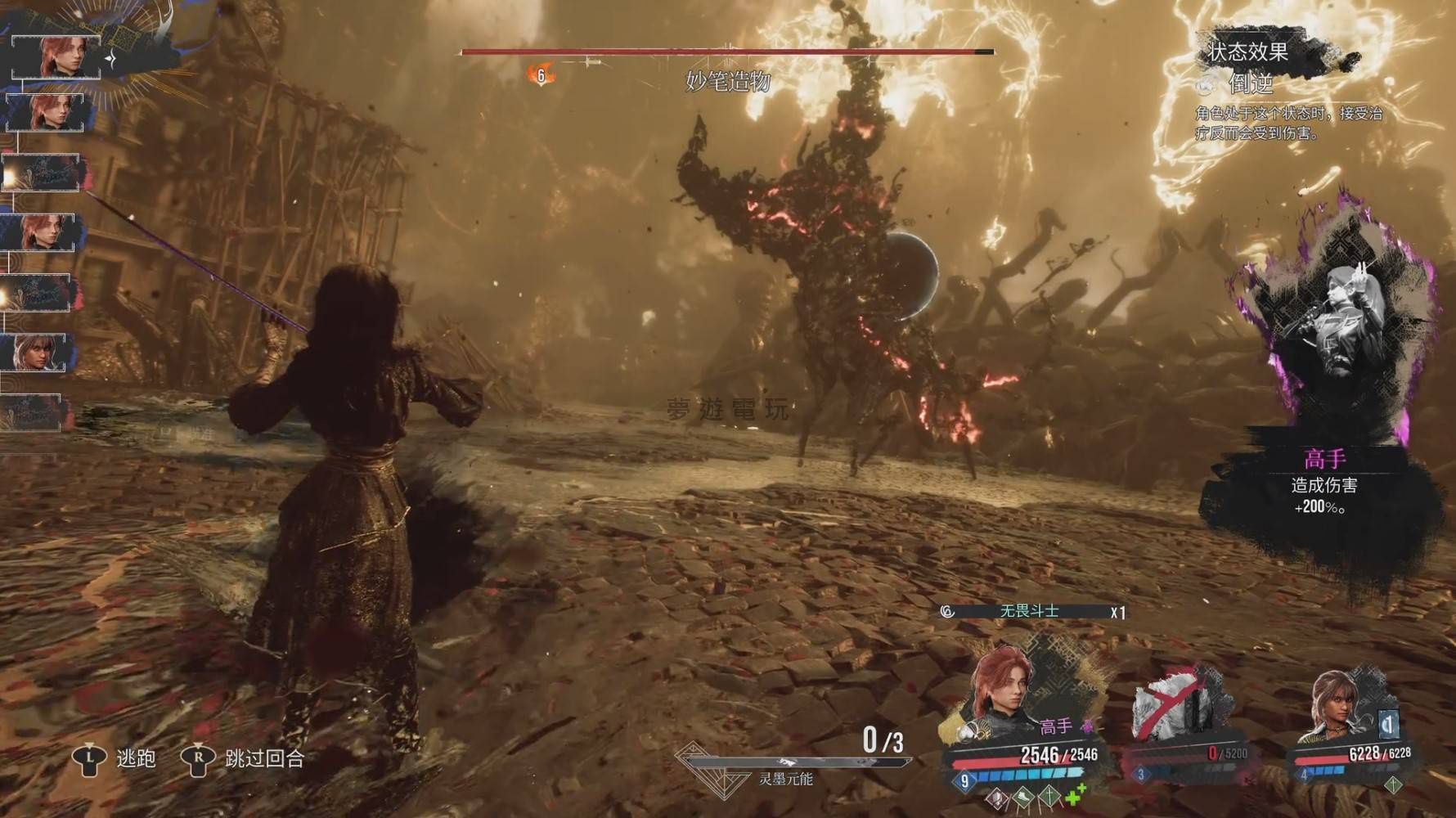Image resolution: width=1456 pixels, height=818 pixels.
Task: Inspect the burn status icon on the boss
Action: 541,75
